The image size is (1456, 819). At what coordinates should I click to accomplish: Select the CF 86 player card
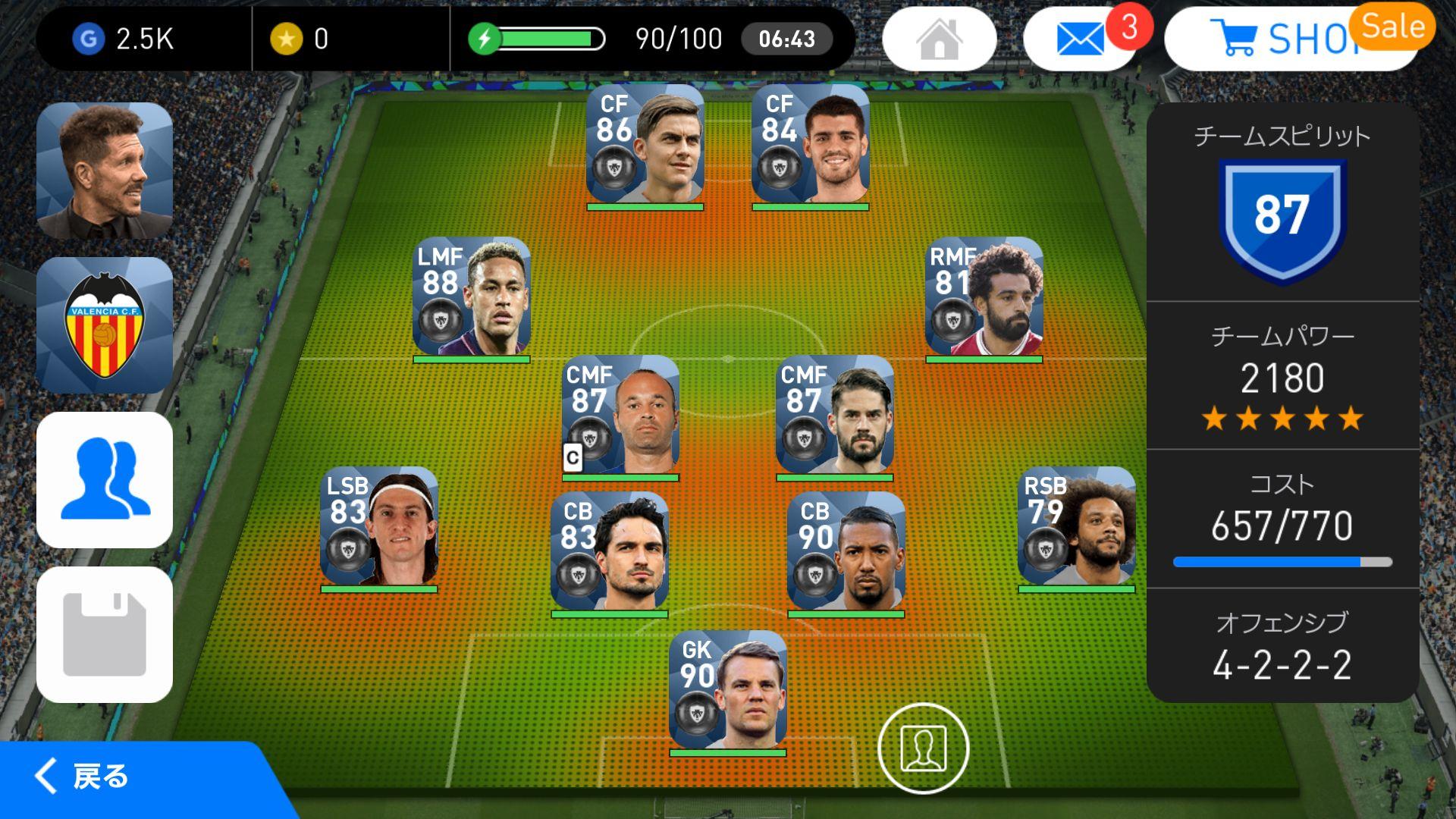645,146
